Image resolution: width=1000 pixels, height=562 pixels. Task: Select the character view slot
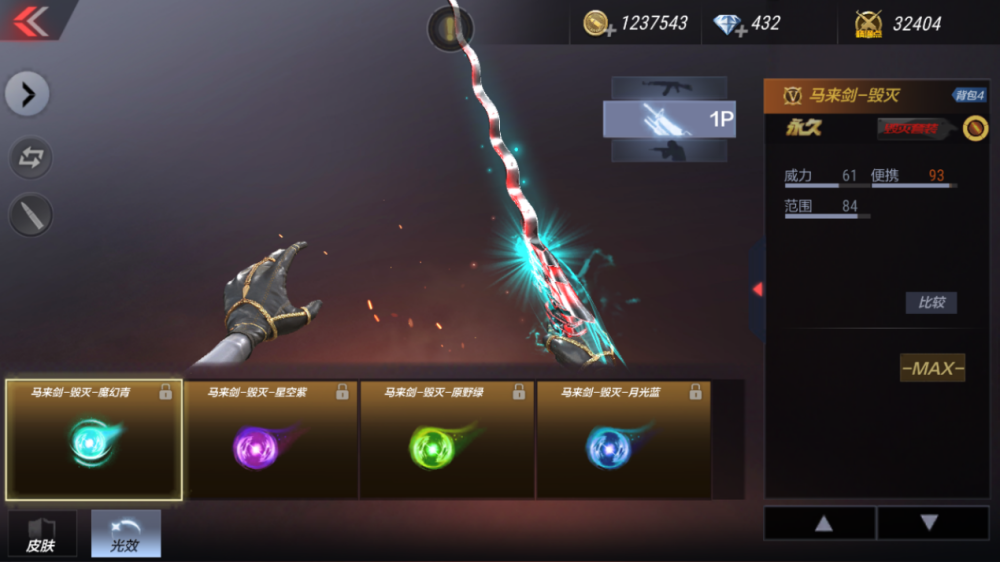coord(668,151)
